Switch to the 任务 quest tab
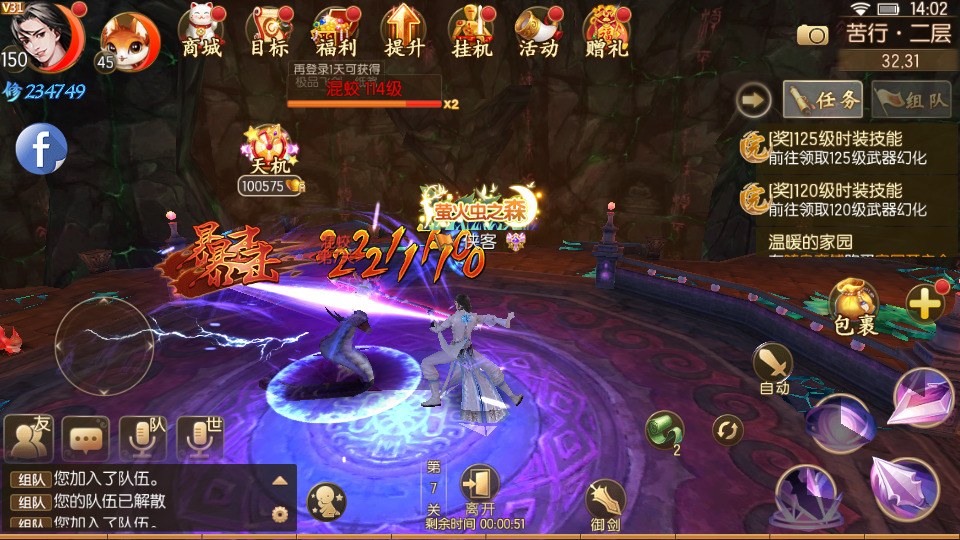Screen dimensions: 960x540 [x=823, y=99]
